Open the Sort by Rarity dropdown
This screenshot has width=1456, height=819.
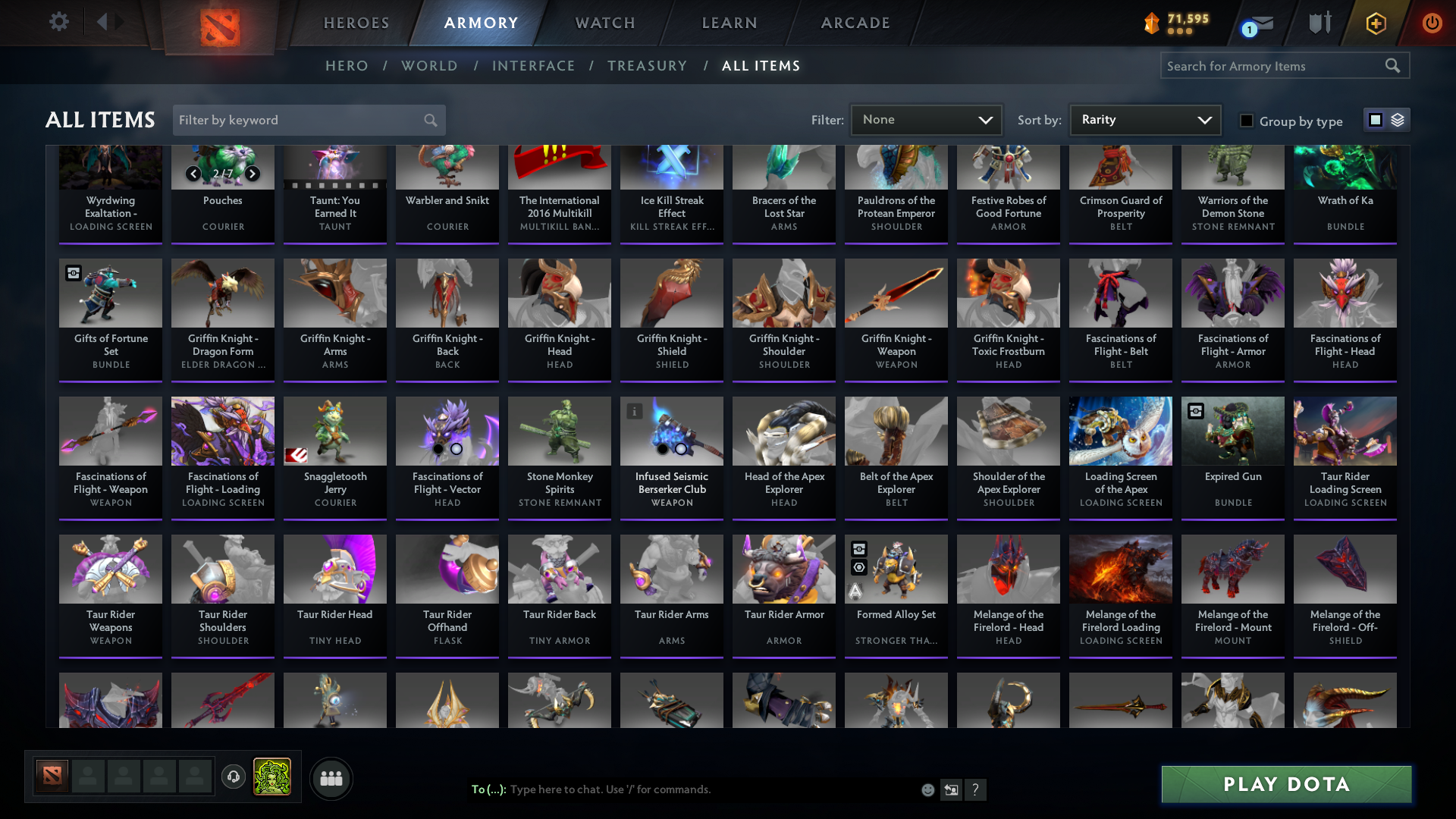1144,119
